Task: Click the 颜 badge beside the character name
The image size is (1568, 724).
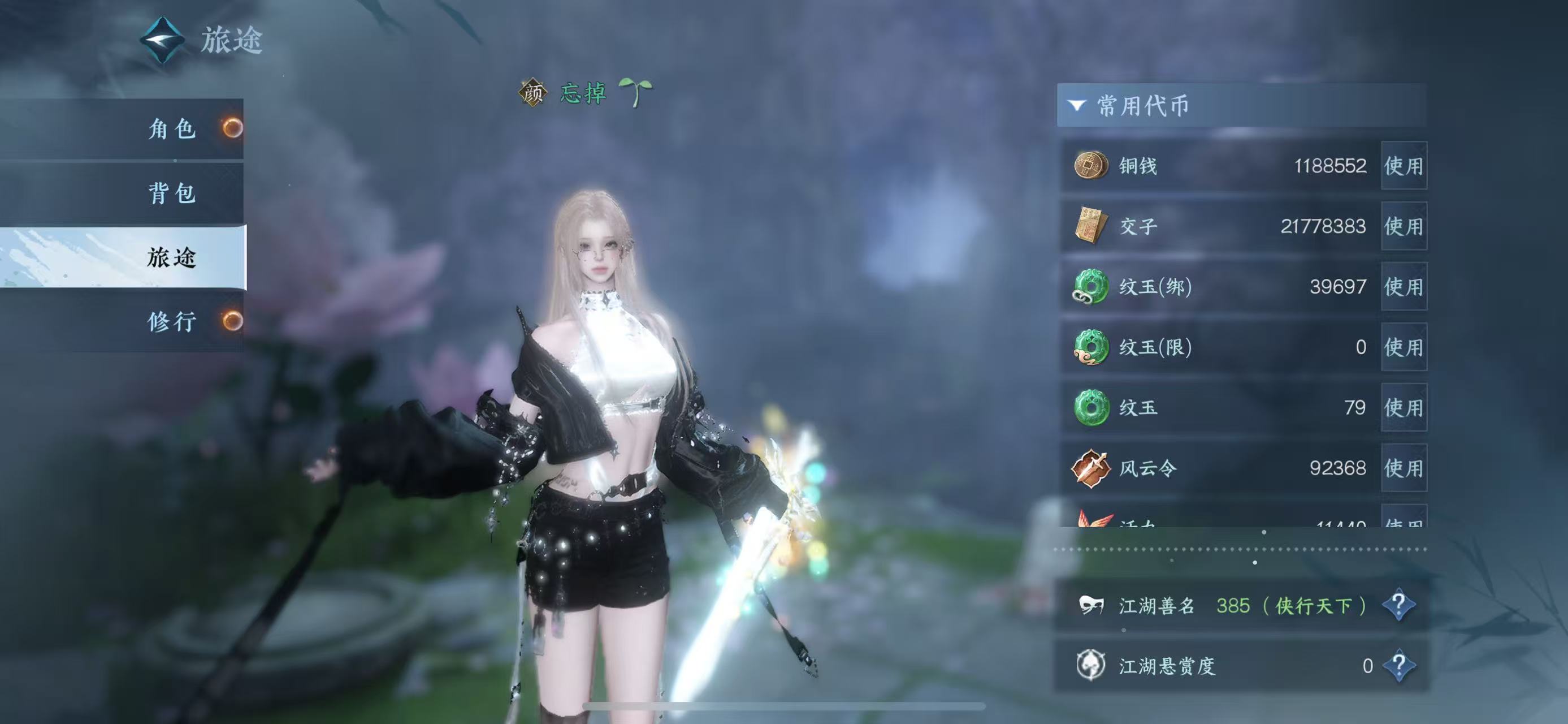Action: (532, 93)
